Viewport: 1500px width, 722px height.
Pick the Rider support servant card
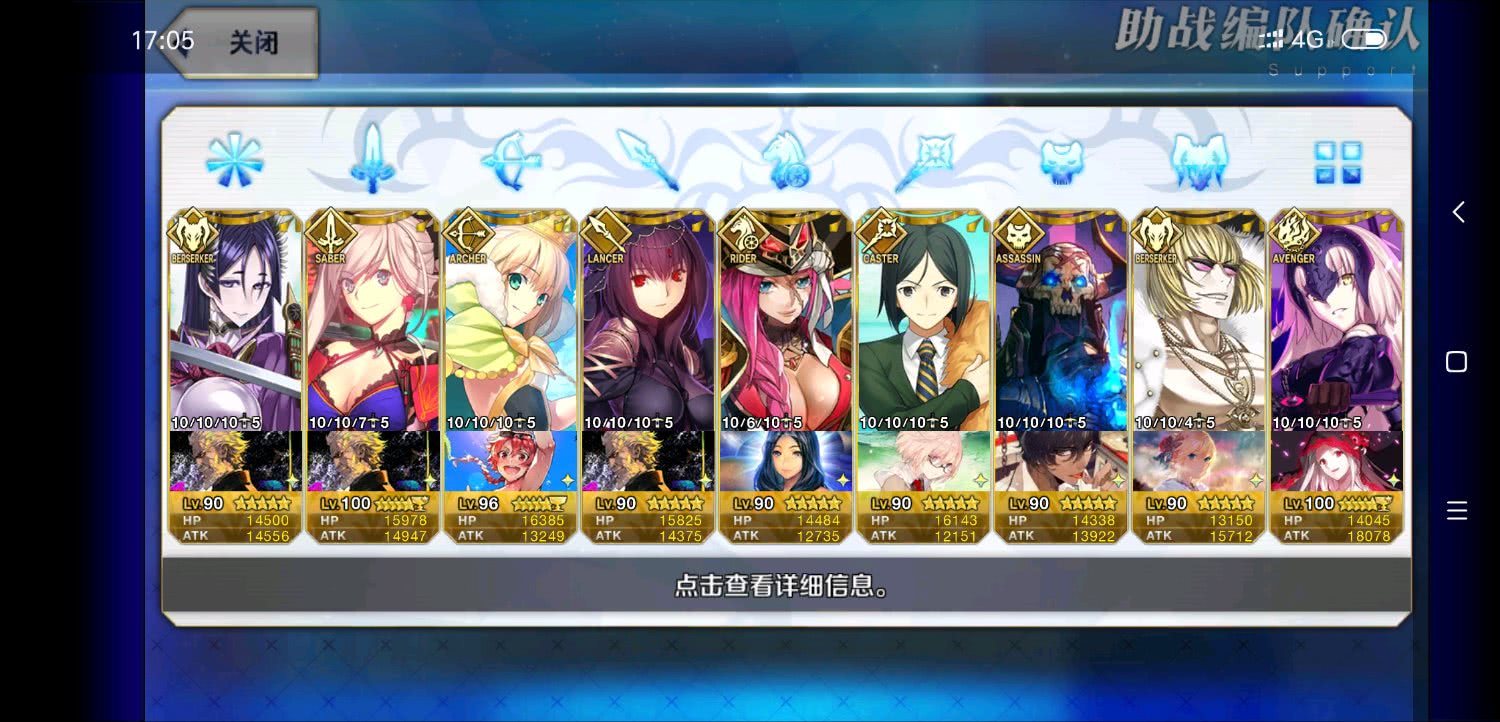[x=786, y=330]
